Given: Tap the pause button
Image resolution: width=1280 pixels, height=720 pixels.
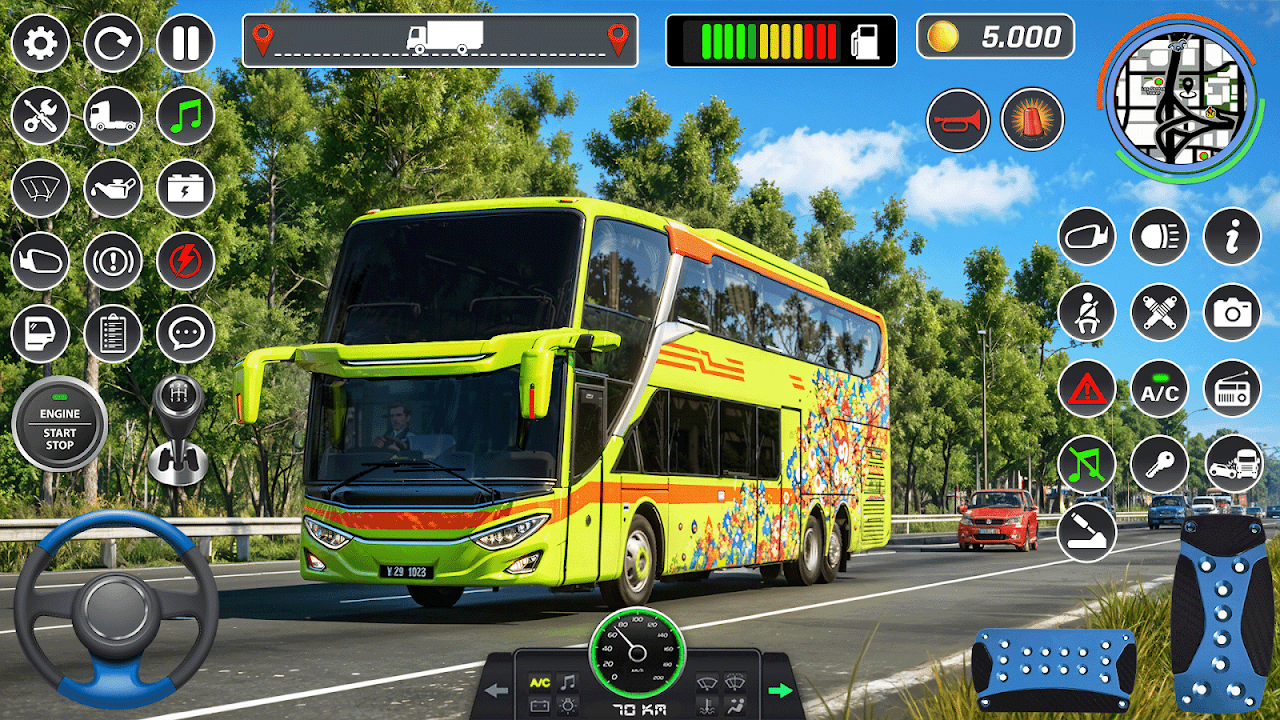Looking at the screenshot, I should pos(185,43).
